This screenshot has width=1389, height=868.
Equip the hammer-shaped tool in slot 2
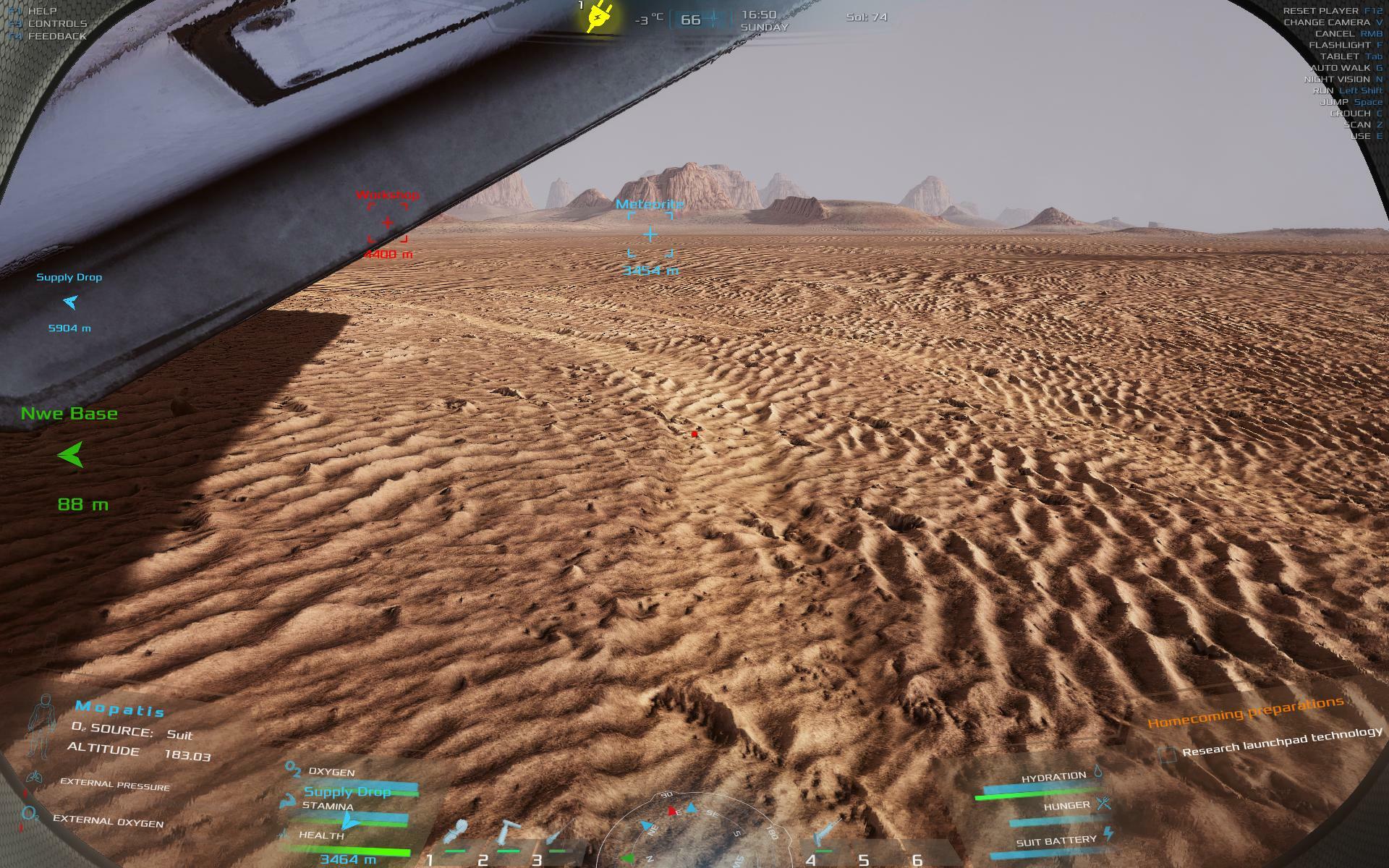tap(510, 832)
